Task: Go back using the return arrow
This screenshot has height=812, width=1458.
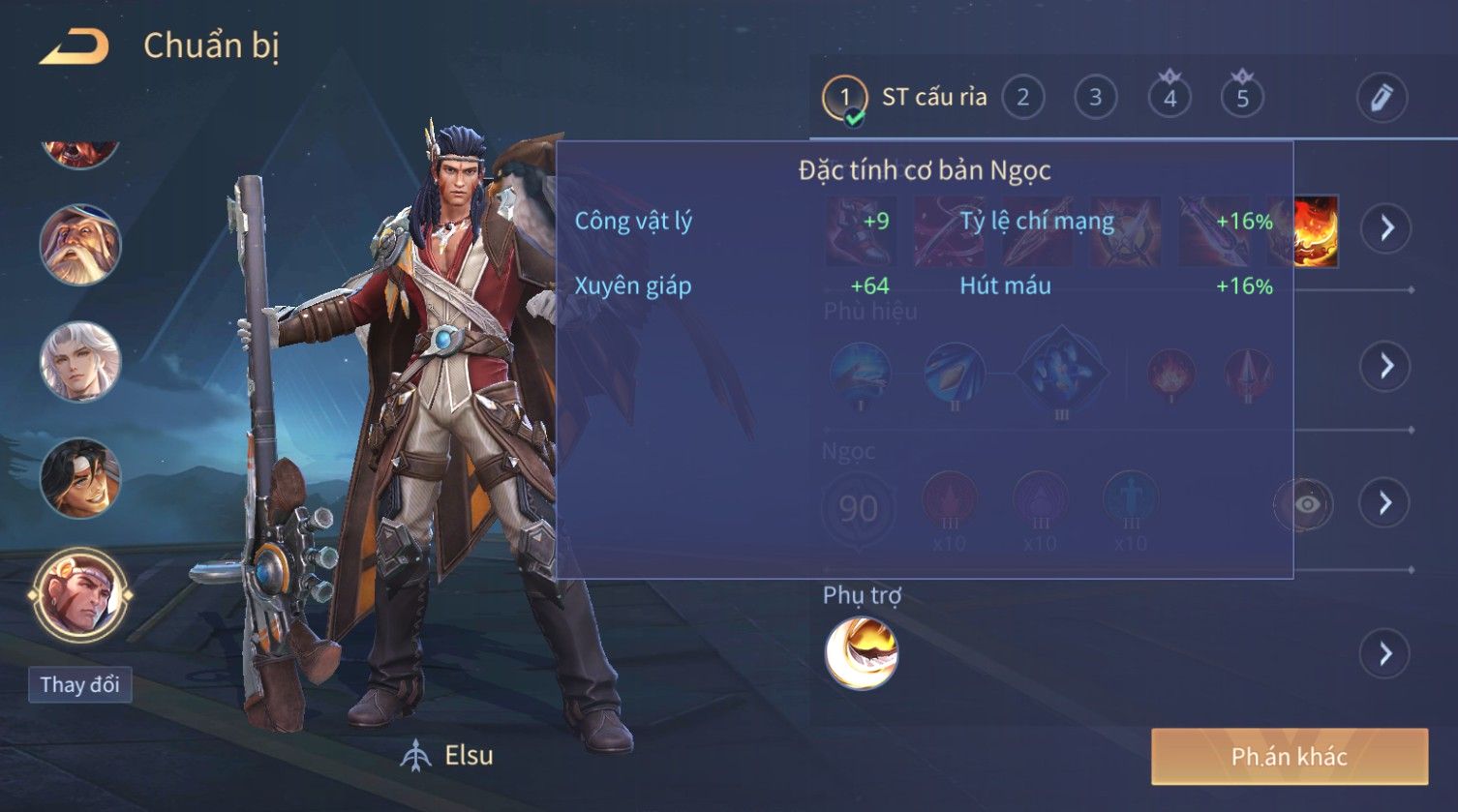Action: coord(75,46)
